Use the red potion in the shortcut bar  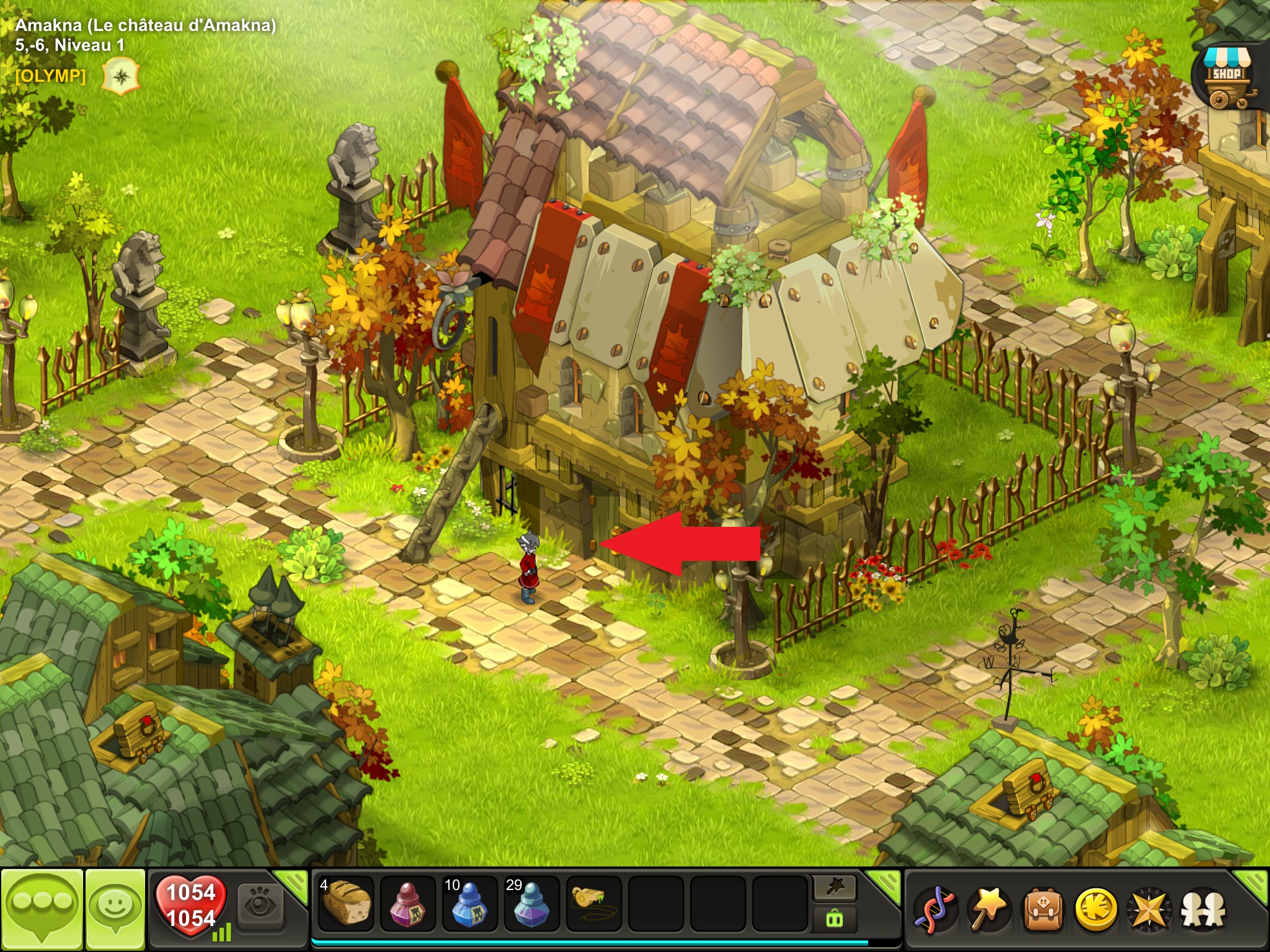[408, 904]
